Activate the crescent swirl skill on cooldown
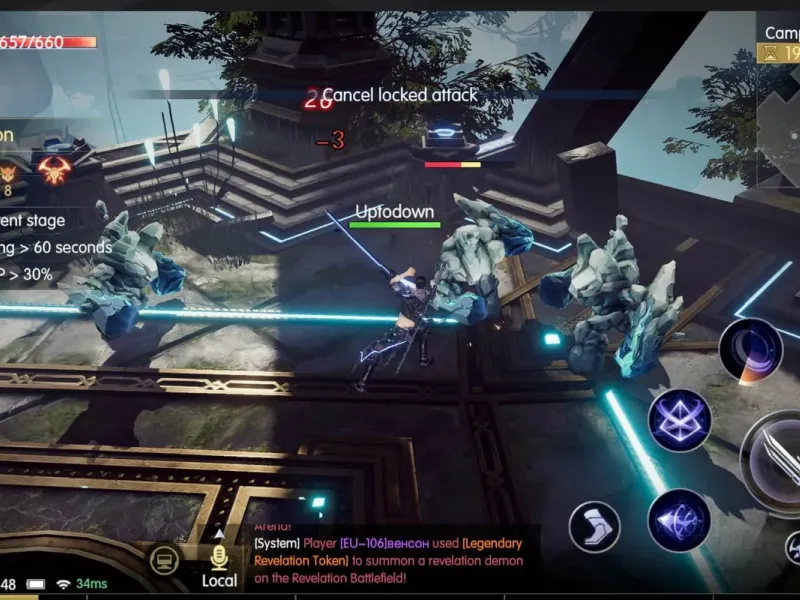 (x=750, y=349)
